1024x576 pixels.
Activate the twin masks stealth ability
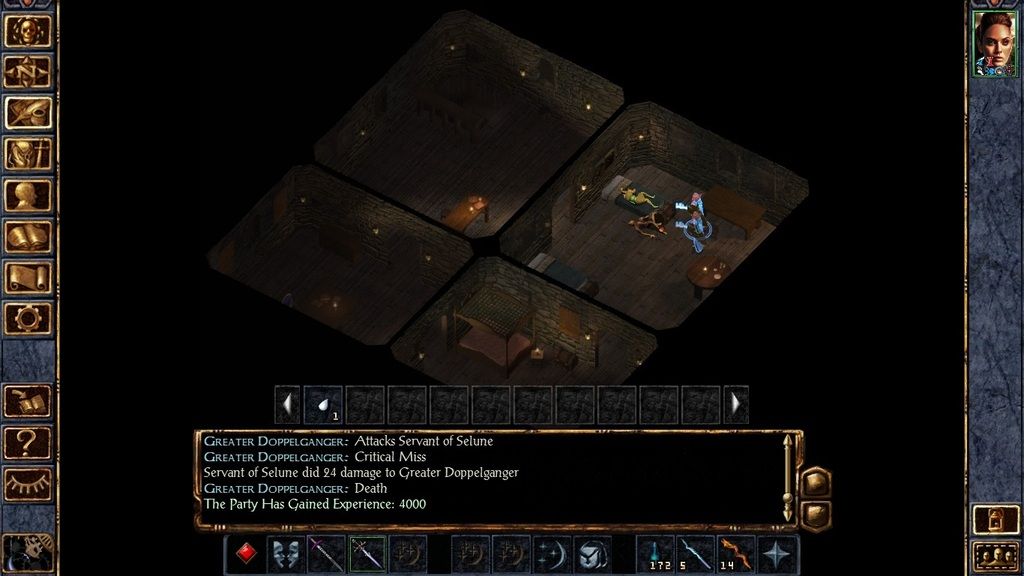click(x=286, y=554)
